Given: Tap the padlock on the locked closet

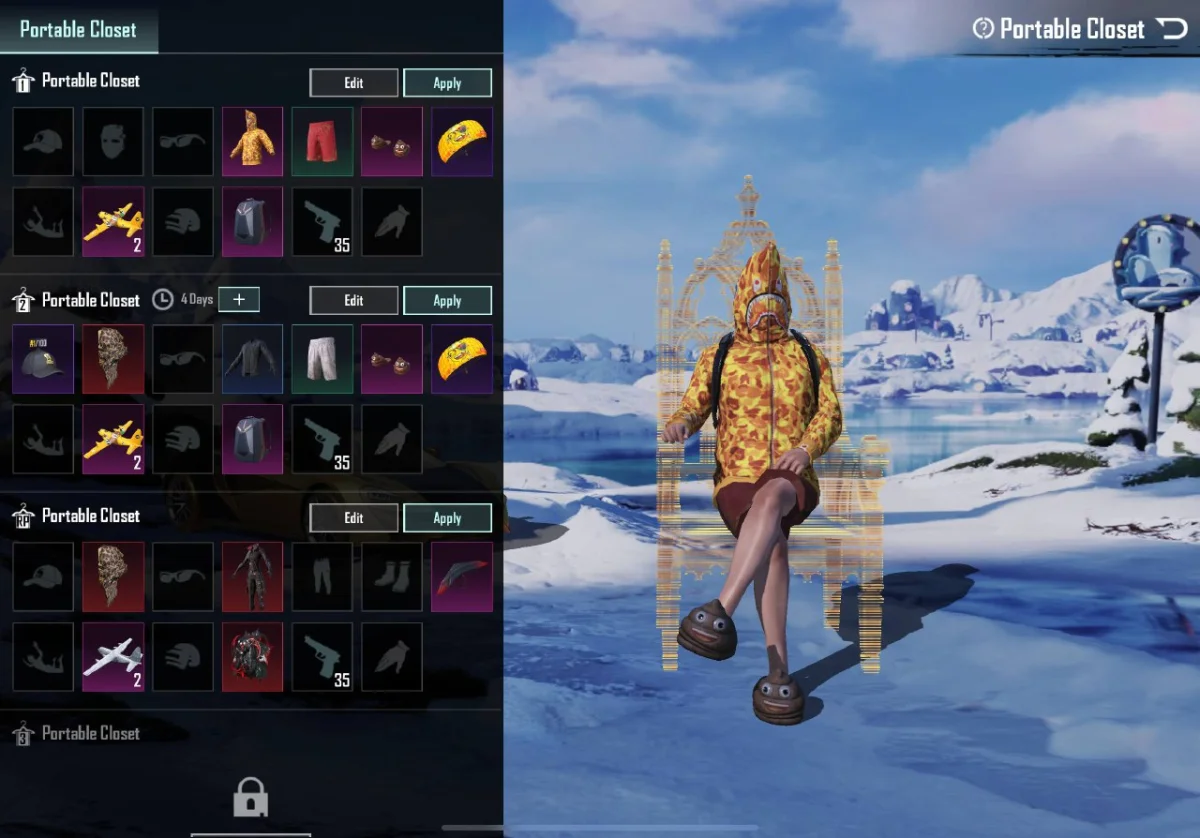Looking at the screenshot, I should 250,797.
